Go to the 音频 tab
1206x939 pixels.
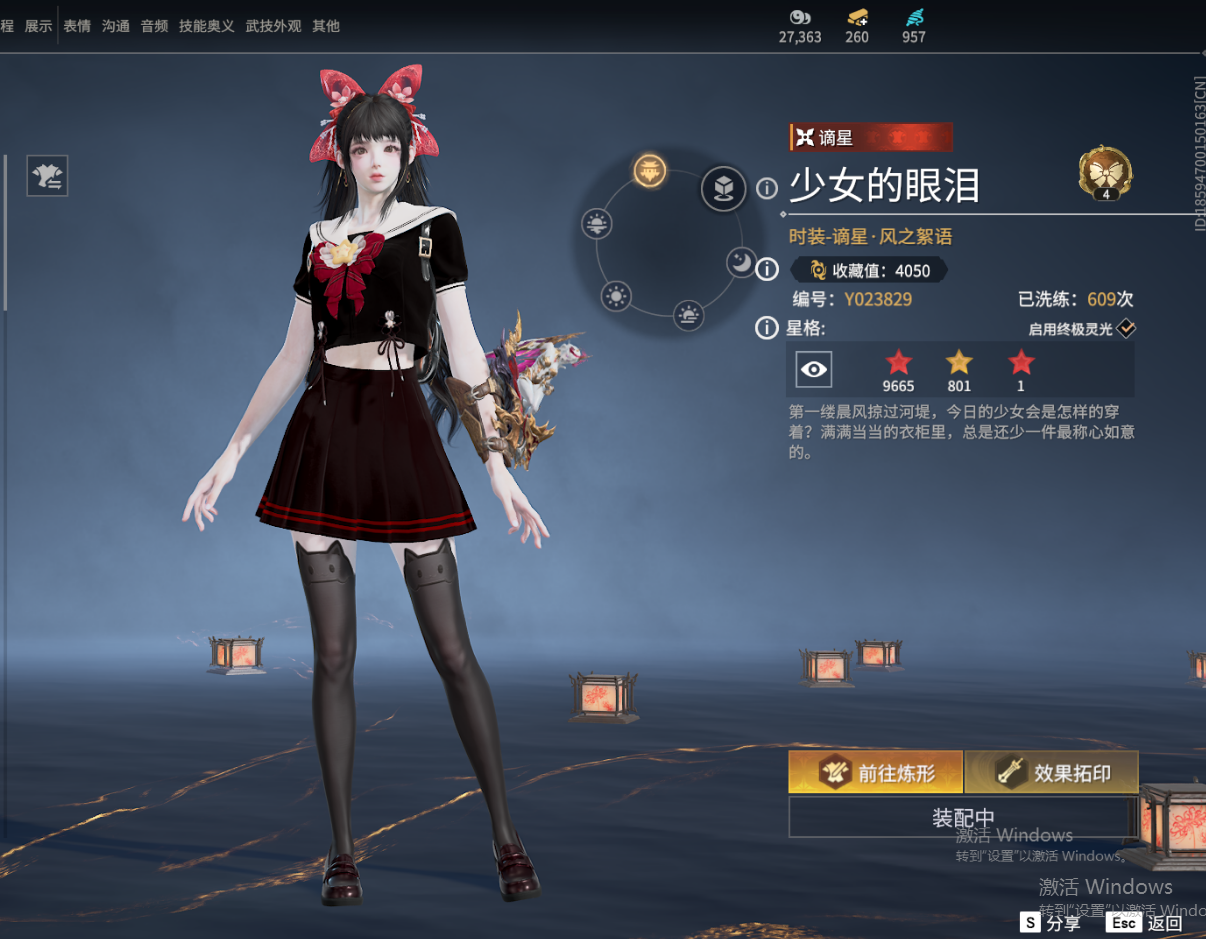click(154, 26)
